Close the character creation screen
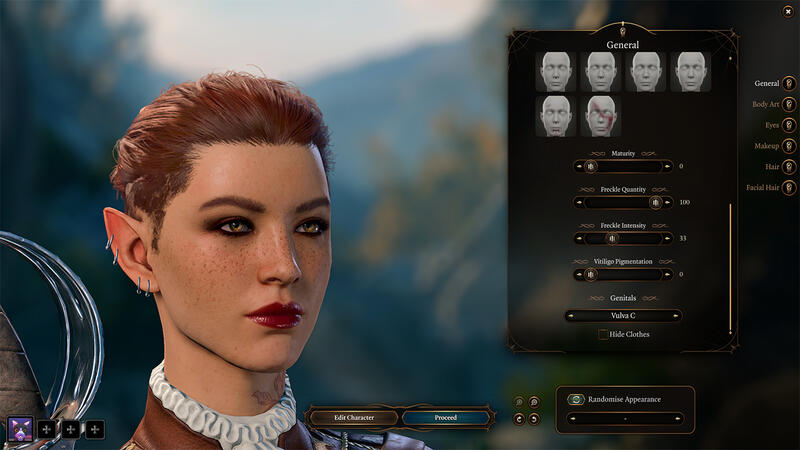This screenshot has height=450, width=800. [x=789, y=11]
